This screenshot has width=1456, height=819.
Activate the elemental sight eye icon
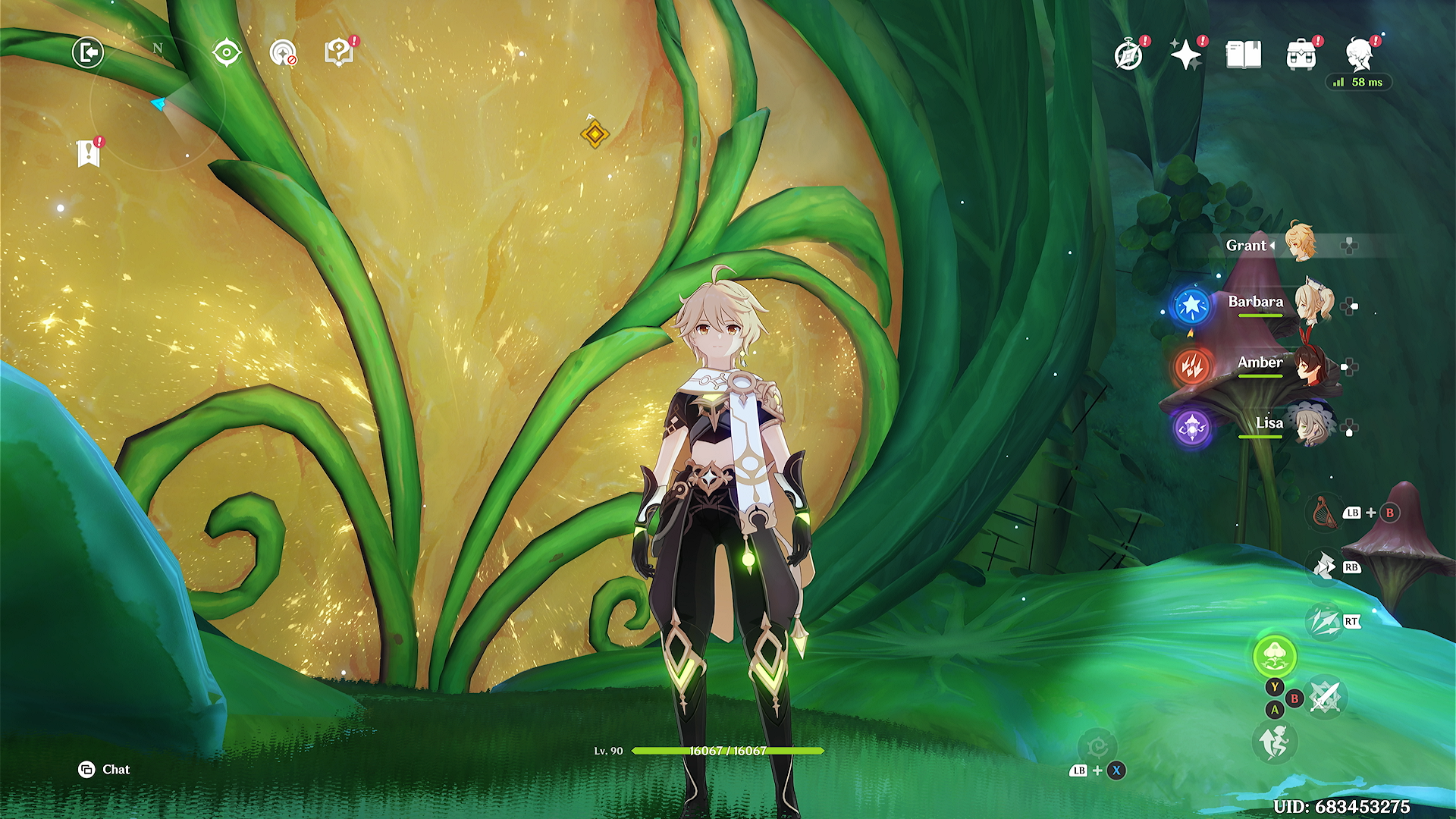point(227,53)
